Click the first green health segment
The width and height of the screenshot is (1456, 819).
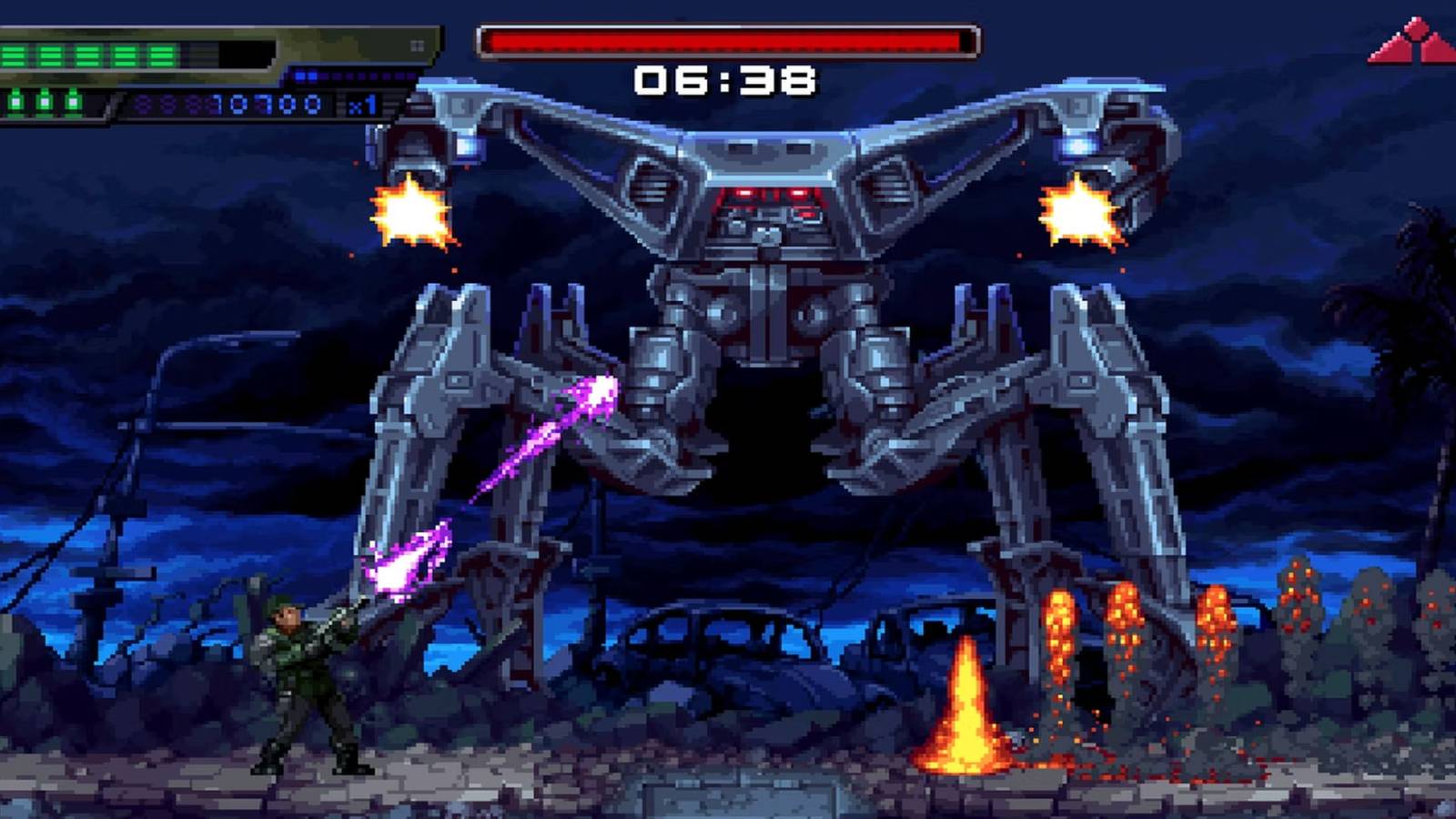point(14,55)
